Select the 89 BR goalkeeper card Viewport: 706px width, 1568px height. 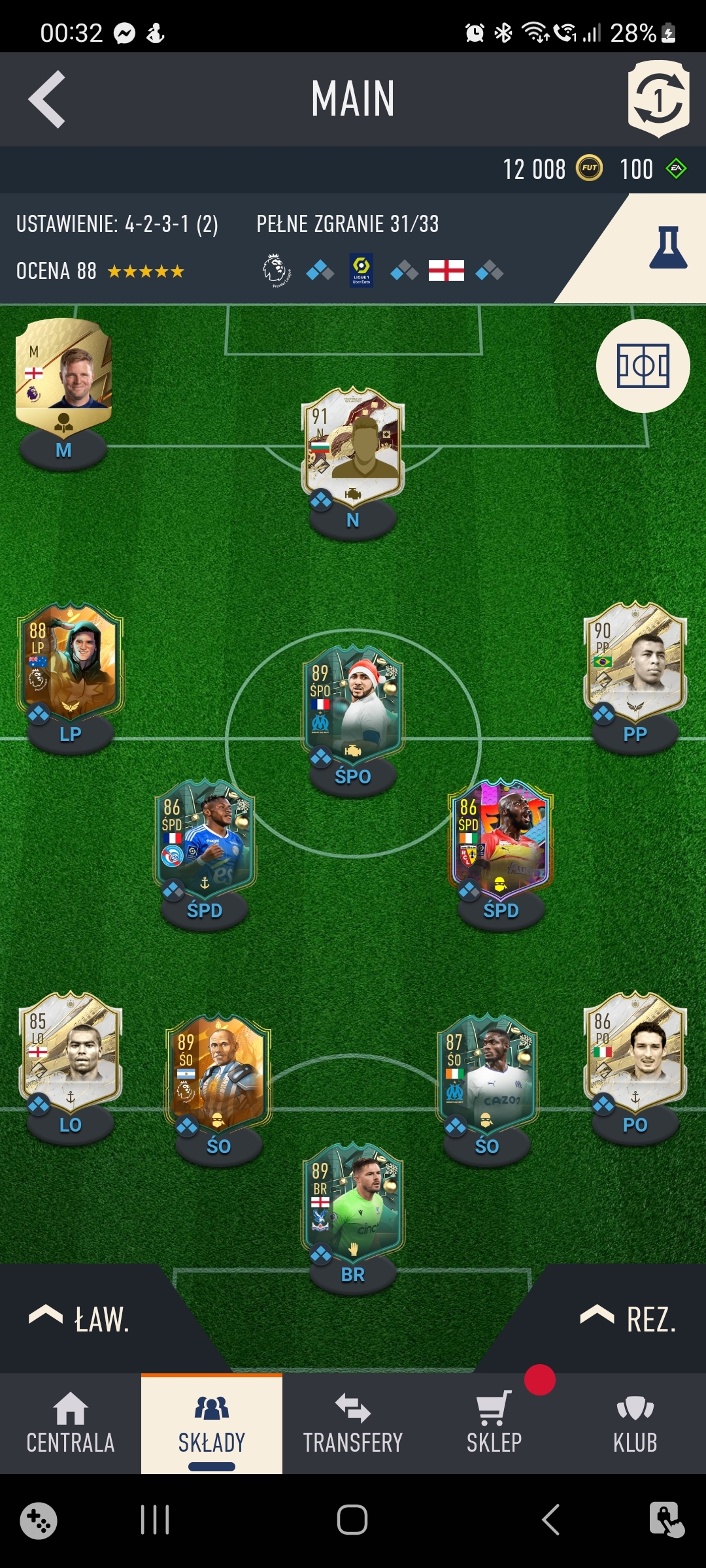(x=353, y=1203)
